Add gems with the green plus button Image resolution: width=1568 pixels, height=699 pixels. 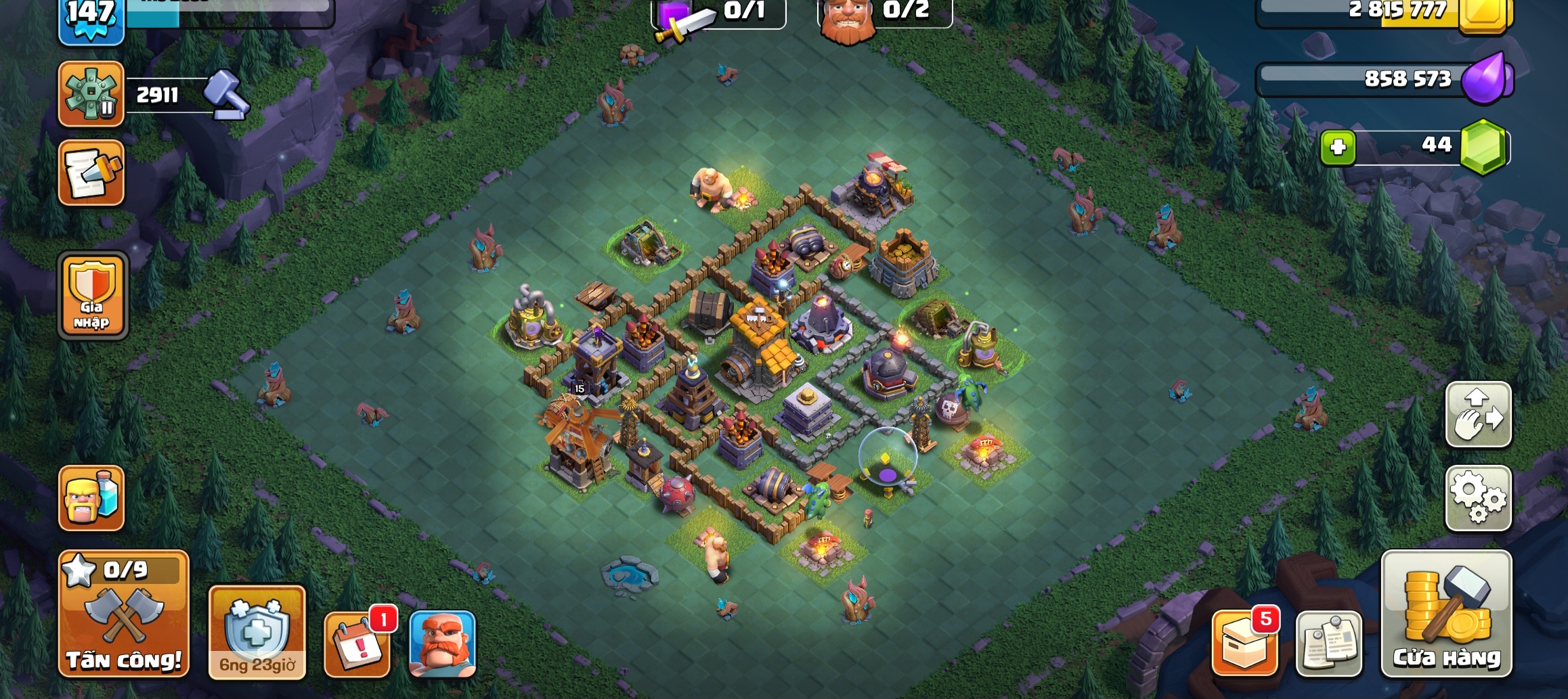[x=1338, y=147]
